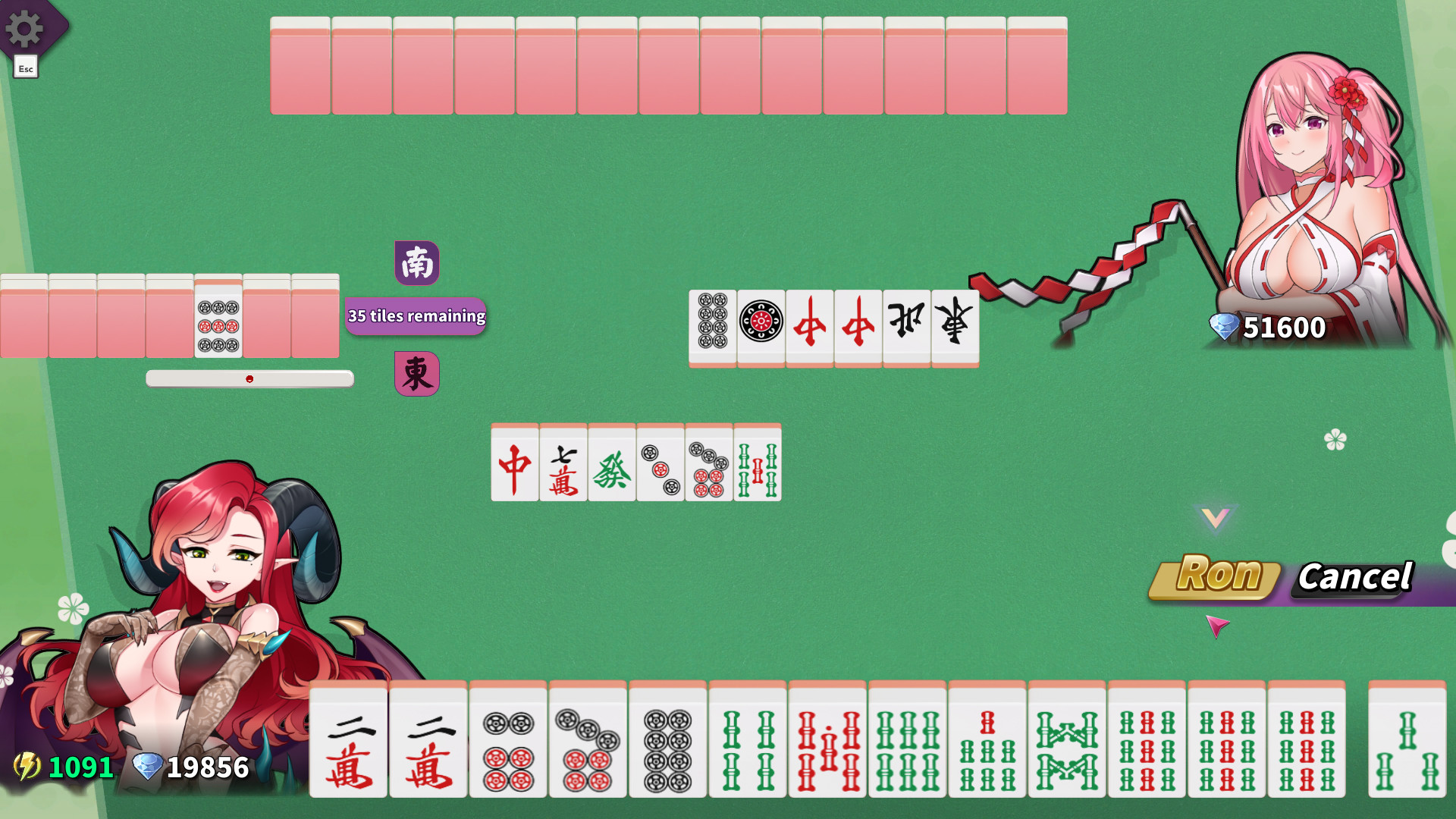Click the East seat wind indicator
1456x819 pixels.
pyautogui.click(x=416, y=372)
